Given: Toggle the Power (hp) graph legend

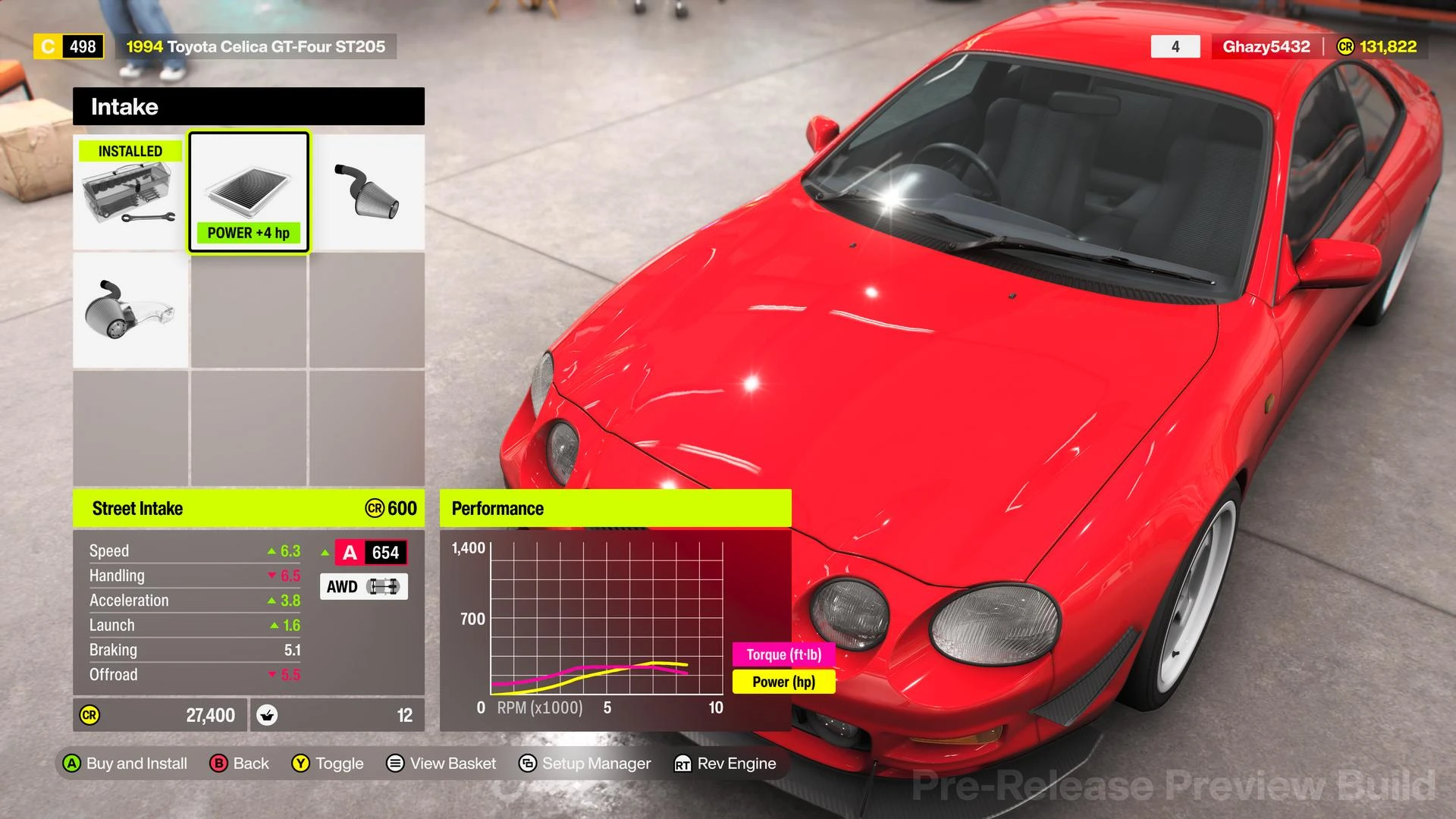Looking at the screenshot, I should coord(783,682).
